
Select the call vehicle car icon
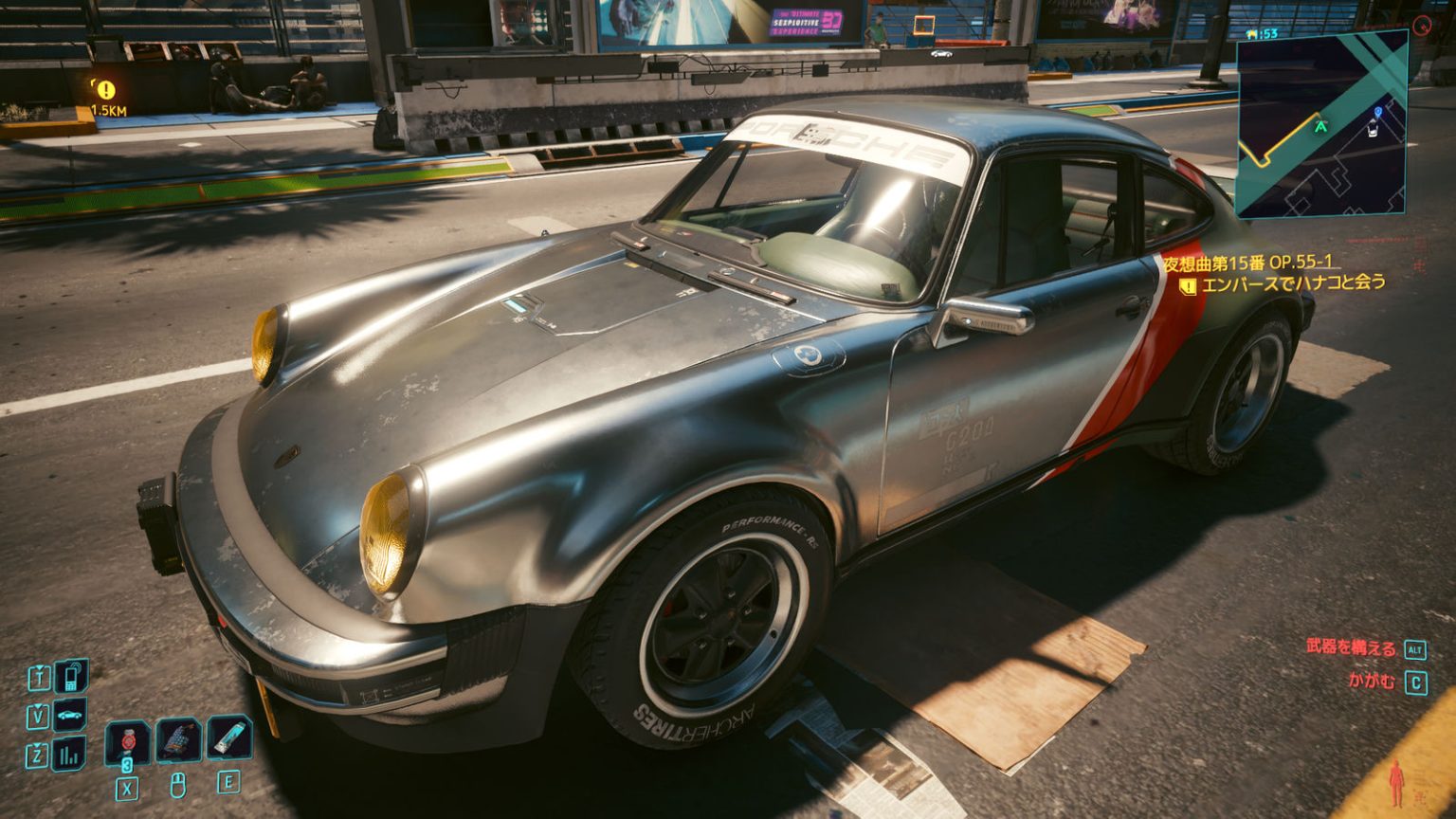pyautogui.click(x=70, y=715)
